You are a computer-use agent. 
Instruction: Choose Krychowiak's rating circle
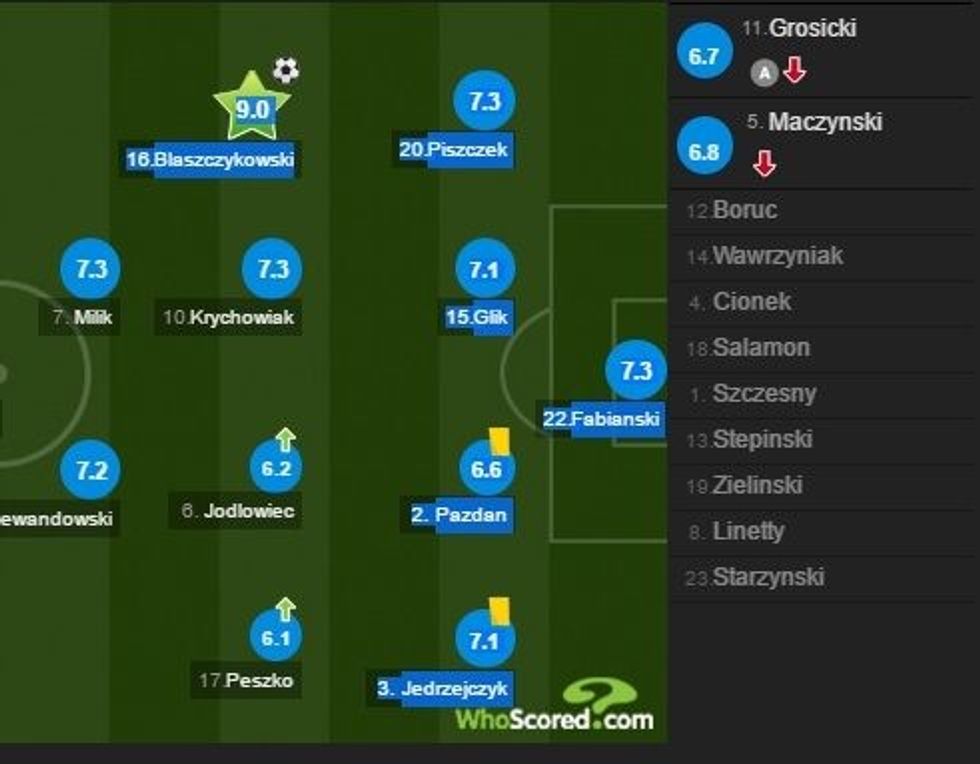pos(272,270)
